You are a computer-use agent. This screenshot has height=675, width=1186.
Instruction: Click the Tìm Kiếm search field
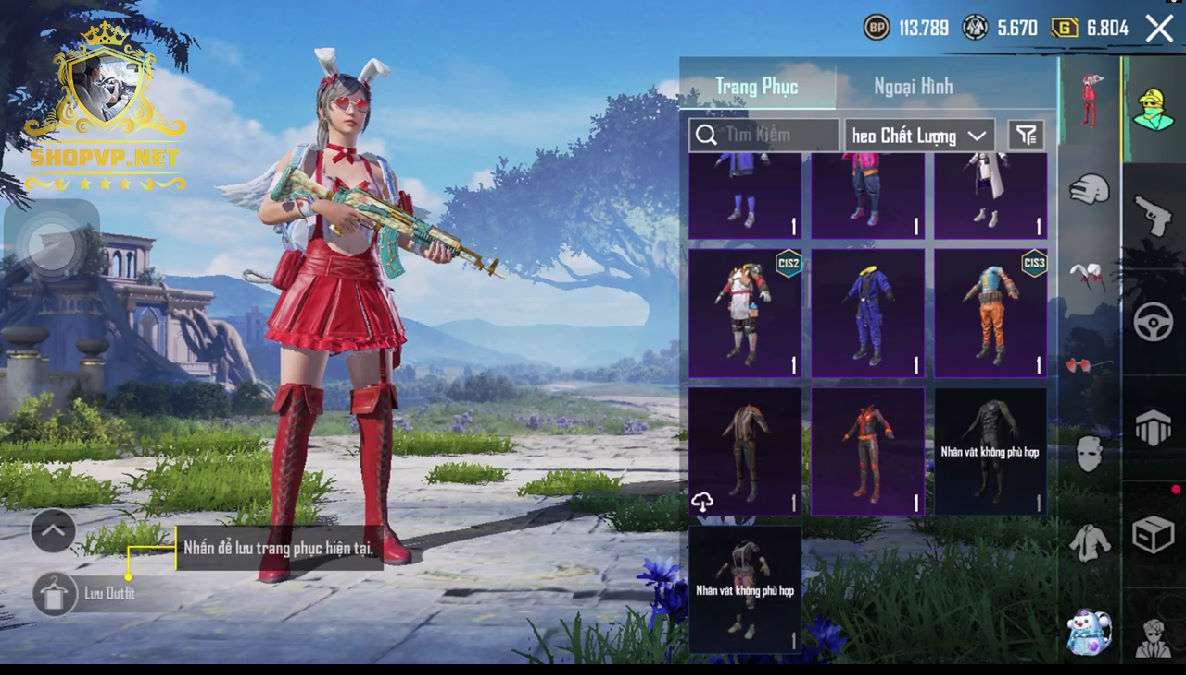[765, 135]
